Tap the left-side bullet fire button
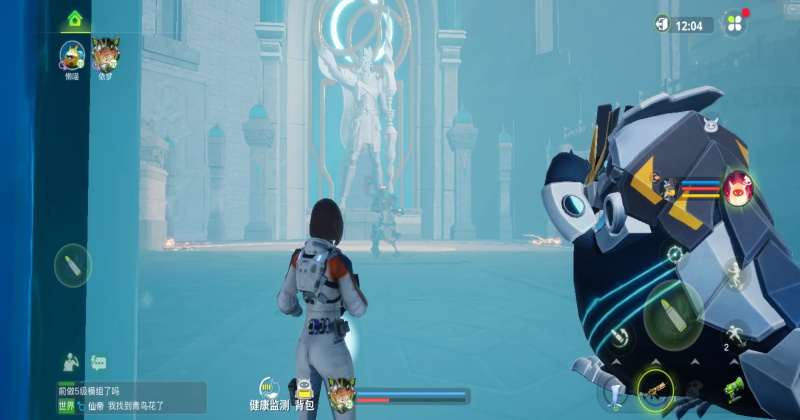Image resolution: width=800 pixels, height=420 pixels. (73, 265)
